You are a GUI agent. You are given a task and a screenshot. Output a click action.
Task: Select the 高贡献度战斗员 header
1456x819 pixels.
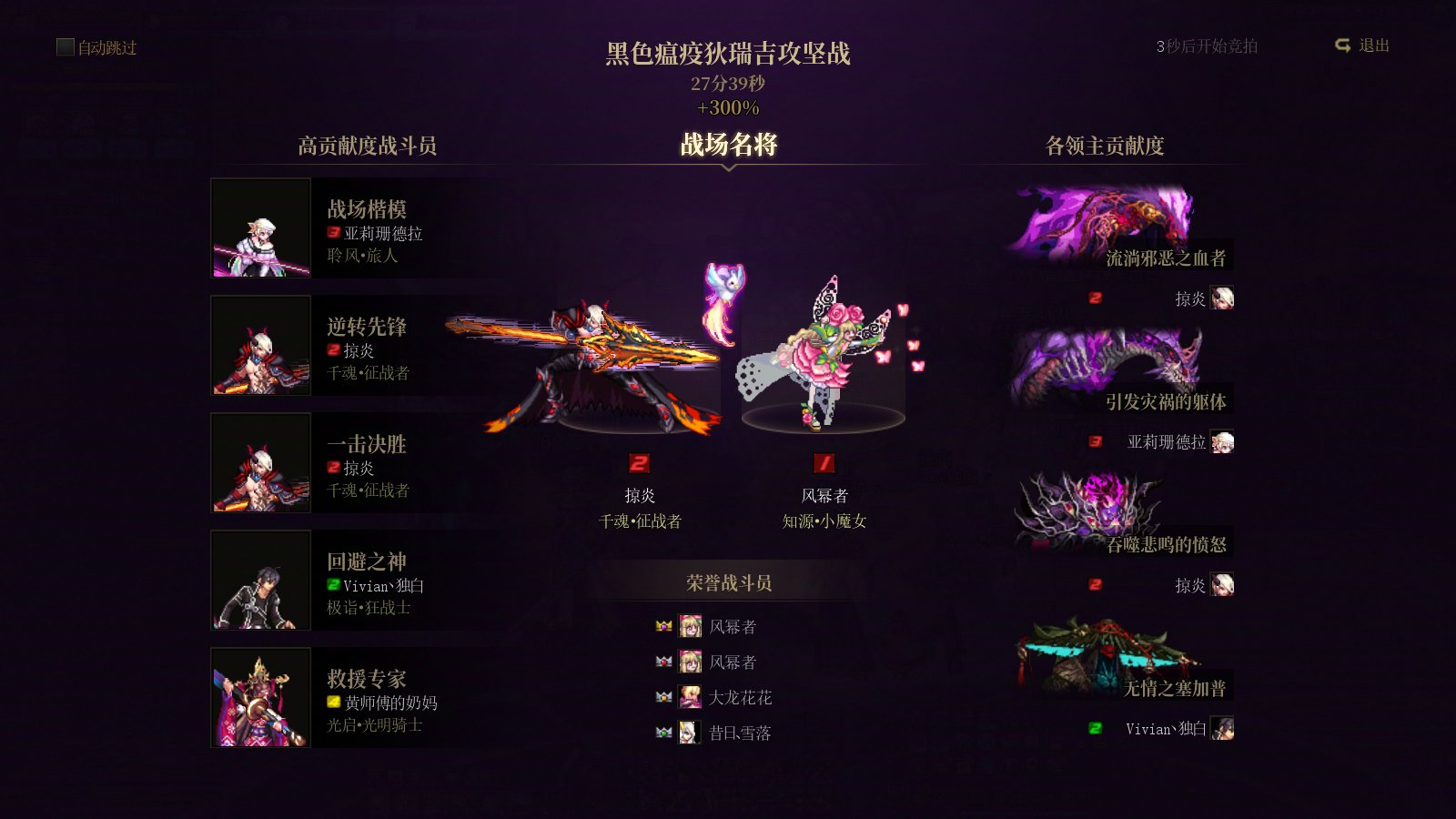[367, 146]
